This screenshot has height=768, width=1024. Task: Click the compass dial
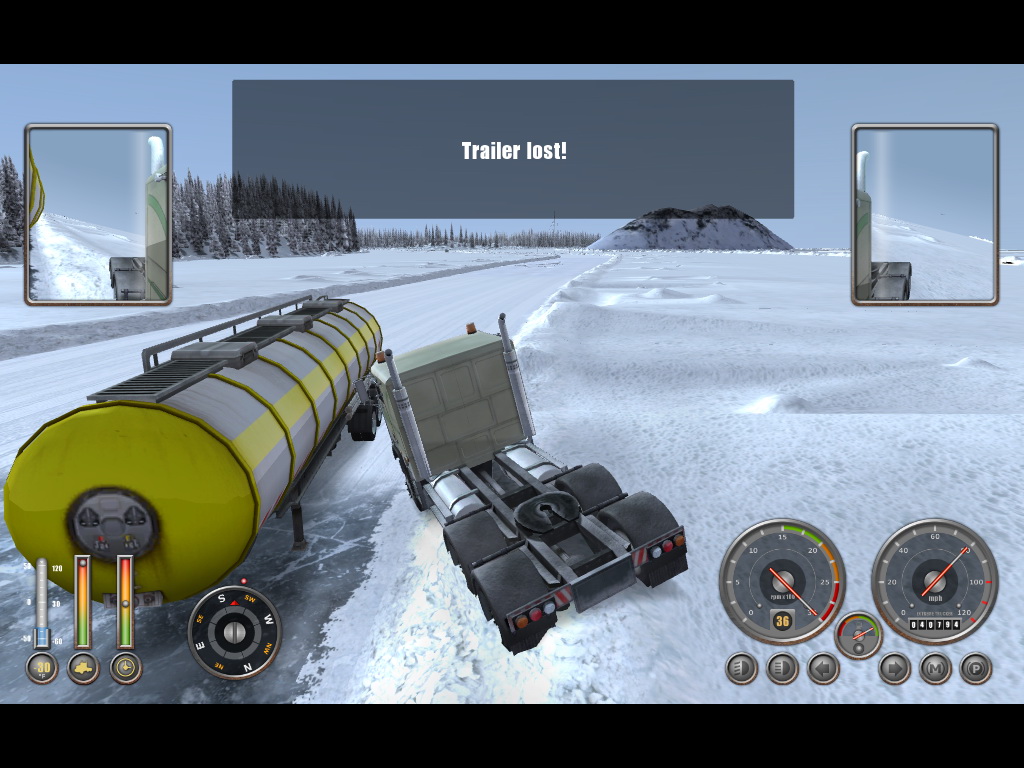coord(235,632)
